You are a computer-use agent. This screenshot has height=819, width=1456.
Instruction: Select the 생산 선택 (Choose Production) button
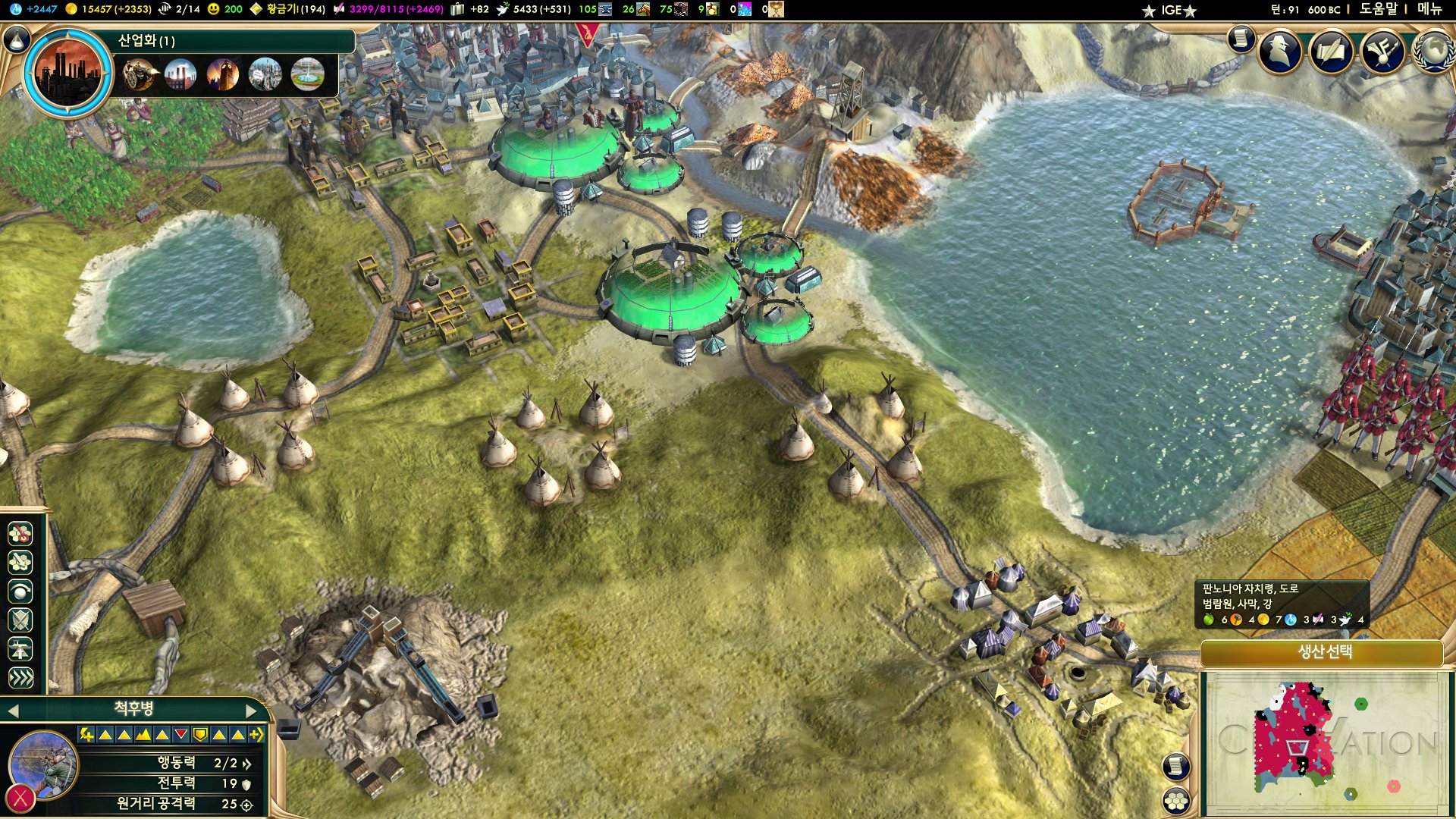point(1322,652)
